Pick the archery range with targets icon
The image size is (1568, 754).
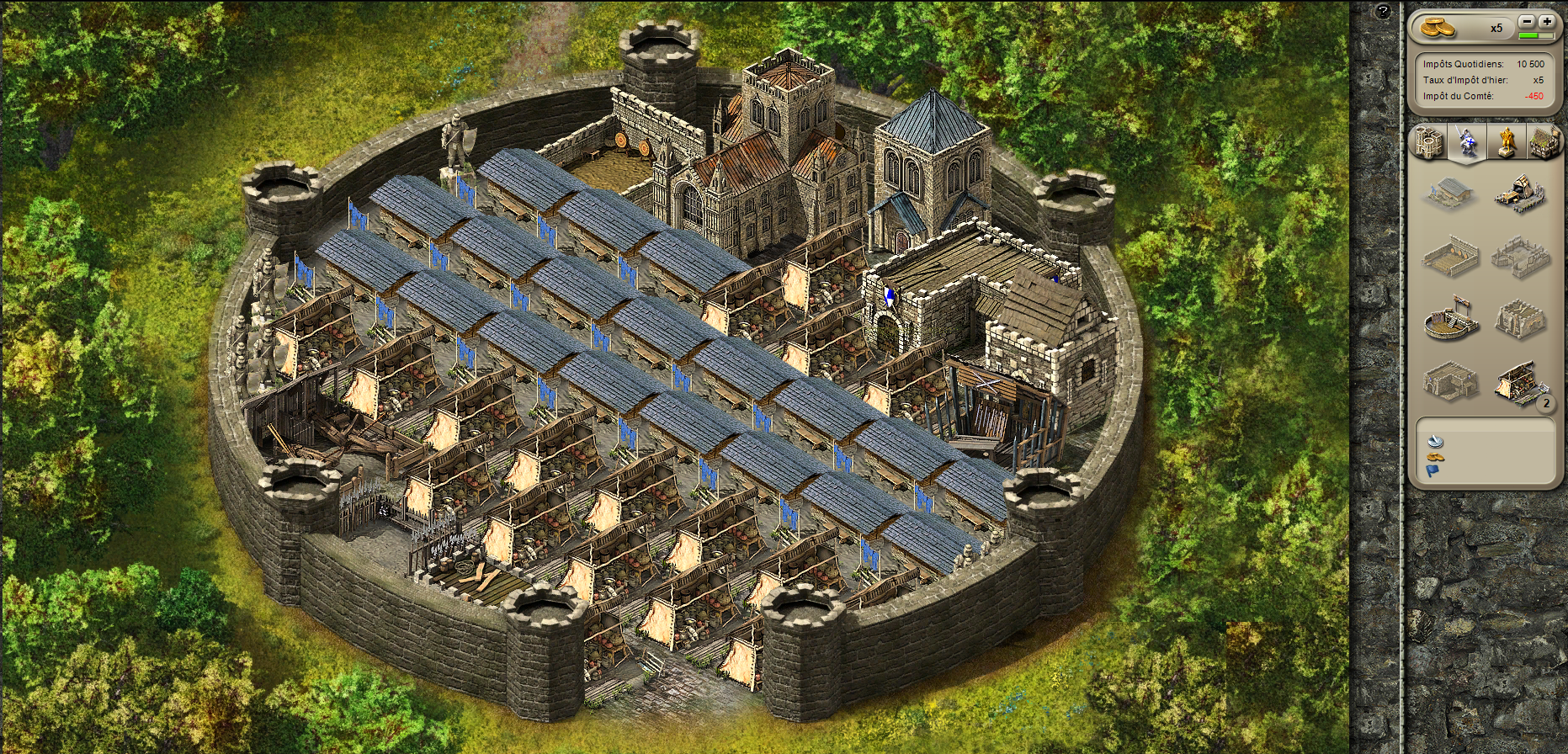(x=1450, y=256)
